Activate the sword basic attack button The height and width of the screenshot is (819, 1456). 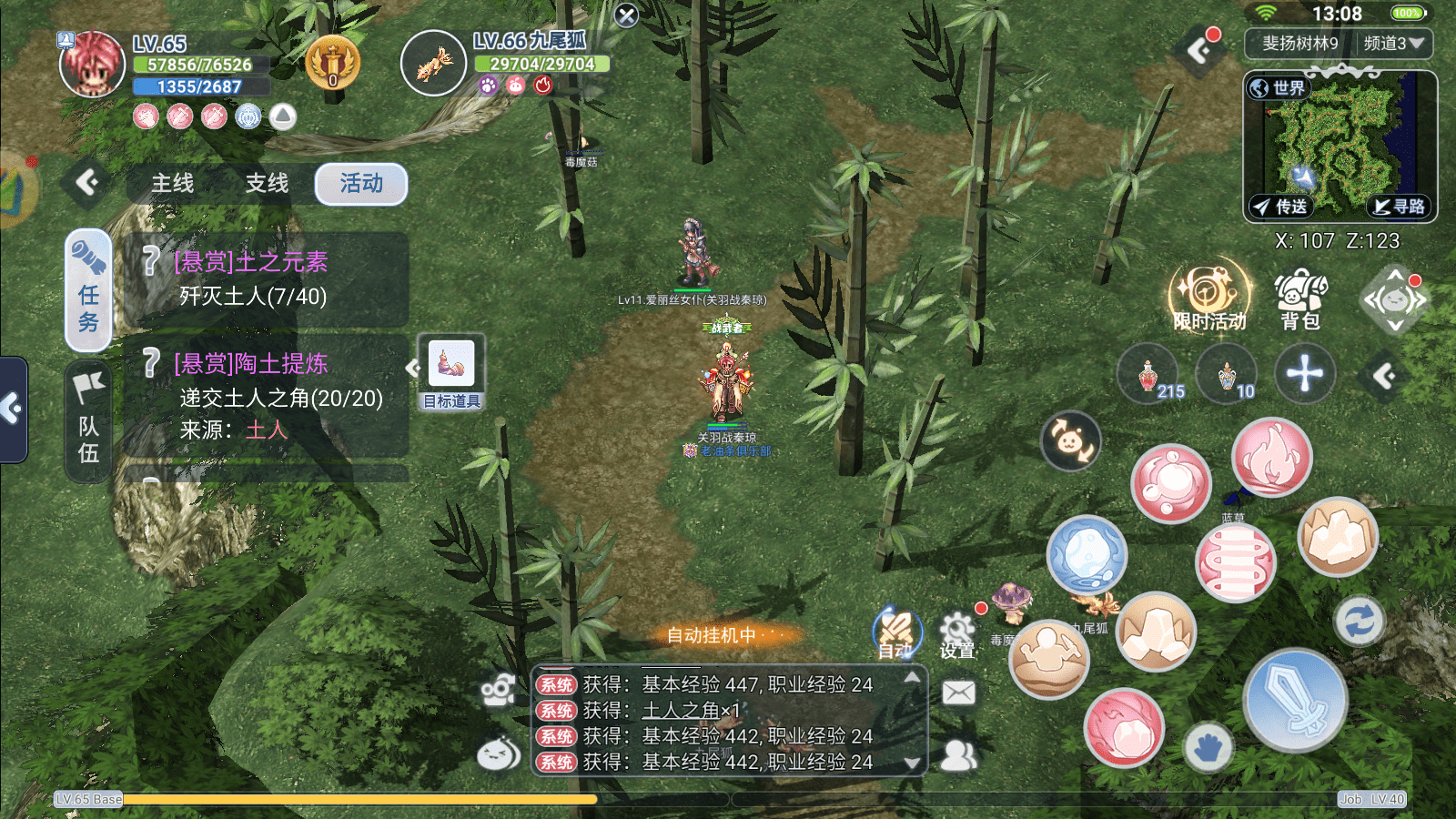tap(1294, 701)
